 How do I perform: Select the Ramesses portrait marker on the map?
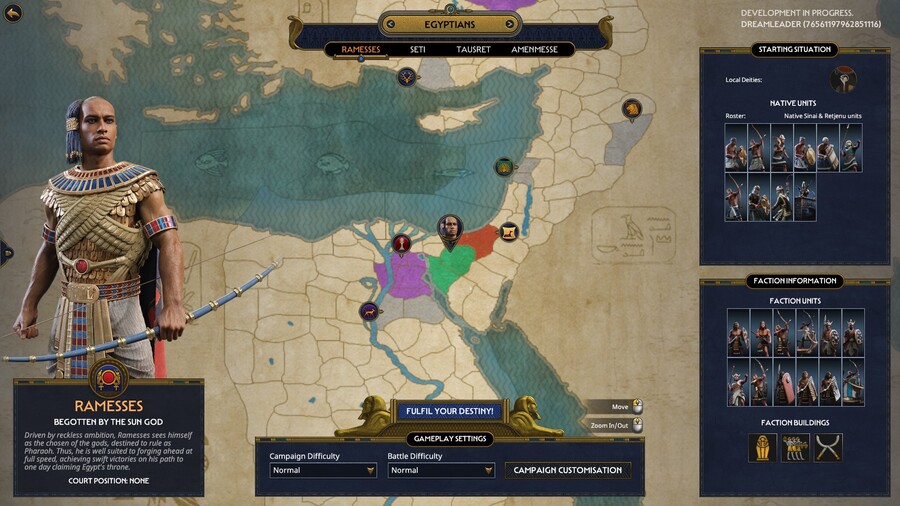pos(450,229)
